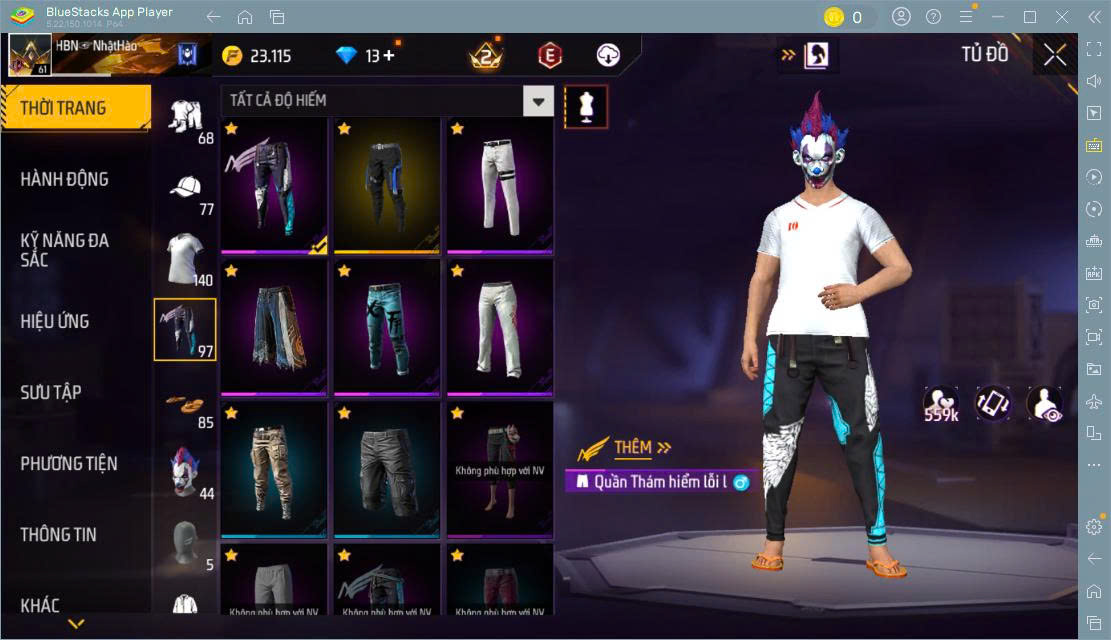1111x640 pixels.
Task: Close the TỦ ĐỒ wardrobe screen
Action: pos(1055,55)
